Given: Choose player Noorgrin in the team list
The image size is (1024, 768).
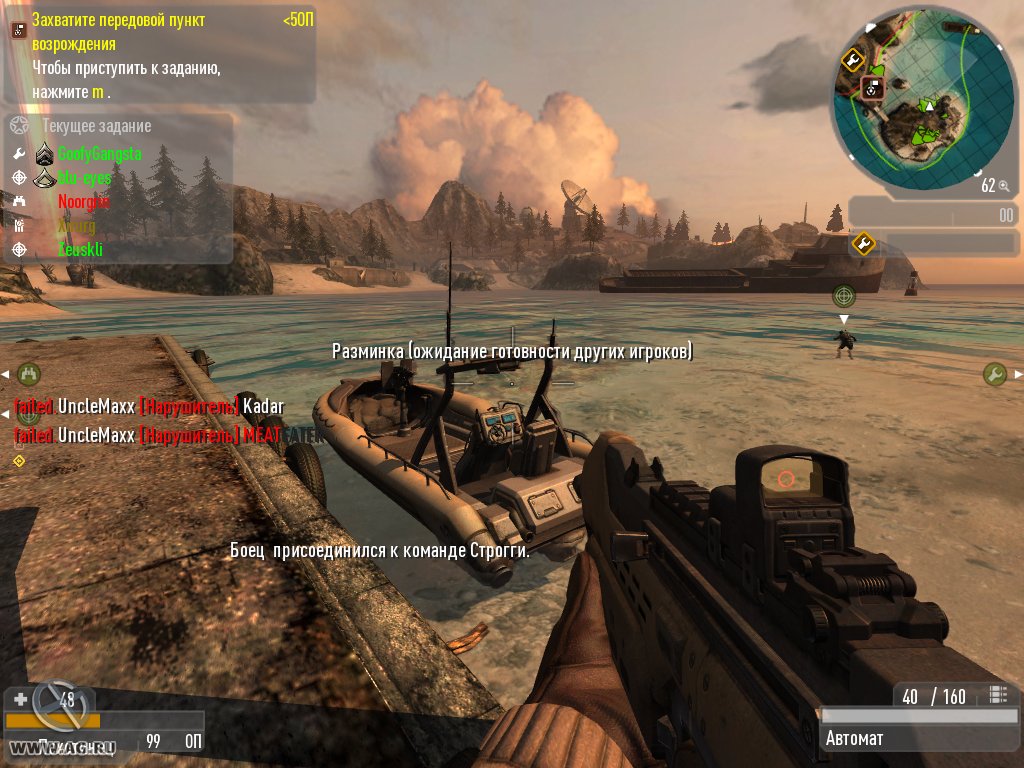Looking at the screenshot, I should [83, 201].
